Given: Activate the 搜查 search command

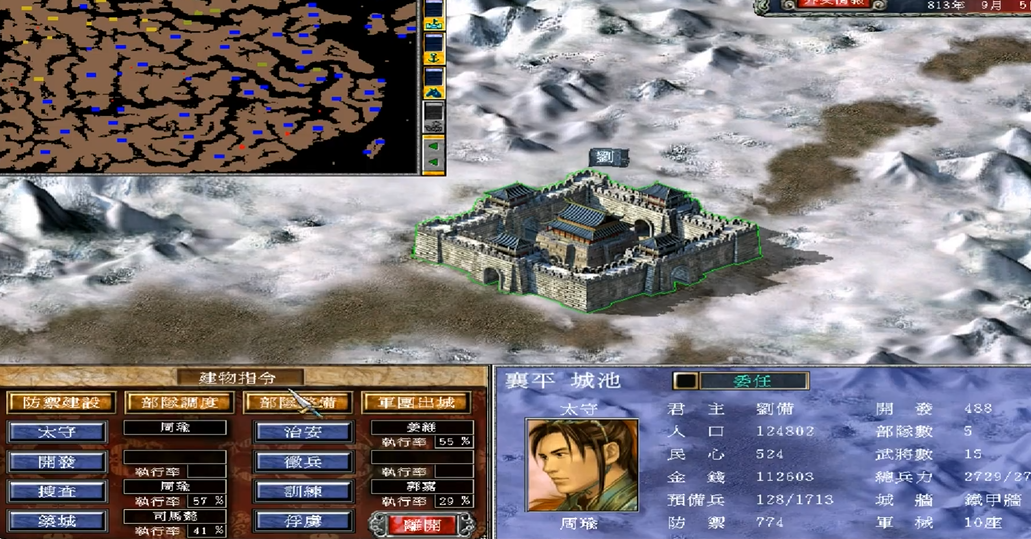Looking at the screenshot, I should 56,492.
